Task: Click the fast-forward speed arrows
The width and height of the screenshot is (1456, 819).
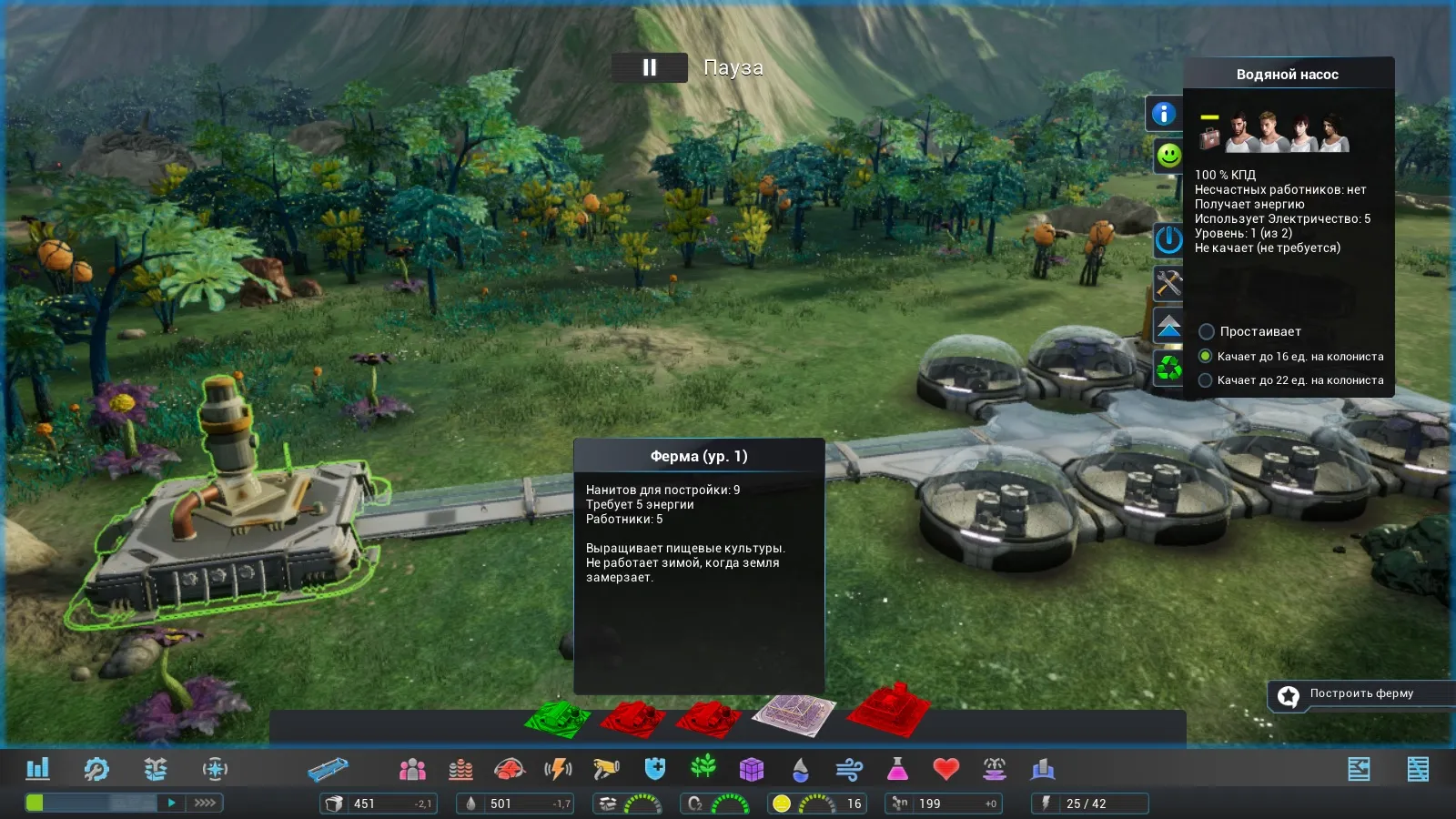Action: pyautogui.click(x=205, y=803)
